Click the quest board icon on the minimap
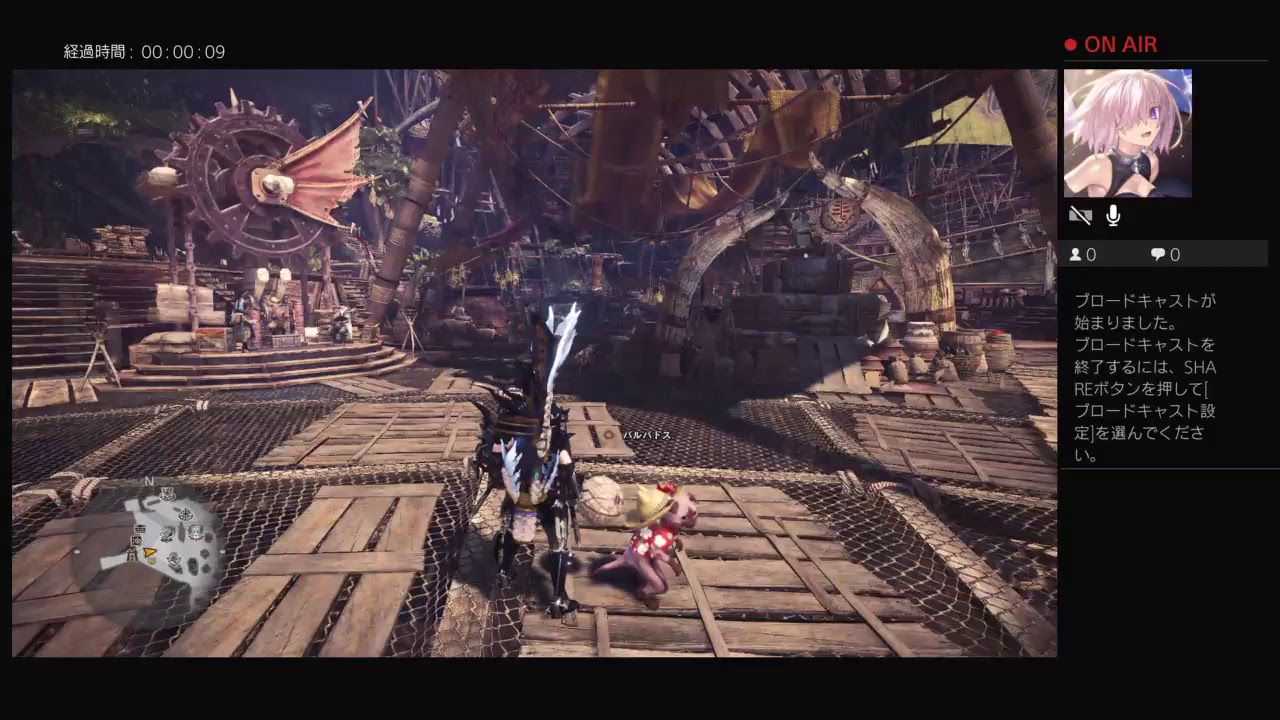The width and height of the screenshot is (1280, 720). pyautogui.click(x=140, y=527)
